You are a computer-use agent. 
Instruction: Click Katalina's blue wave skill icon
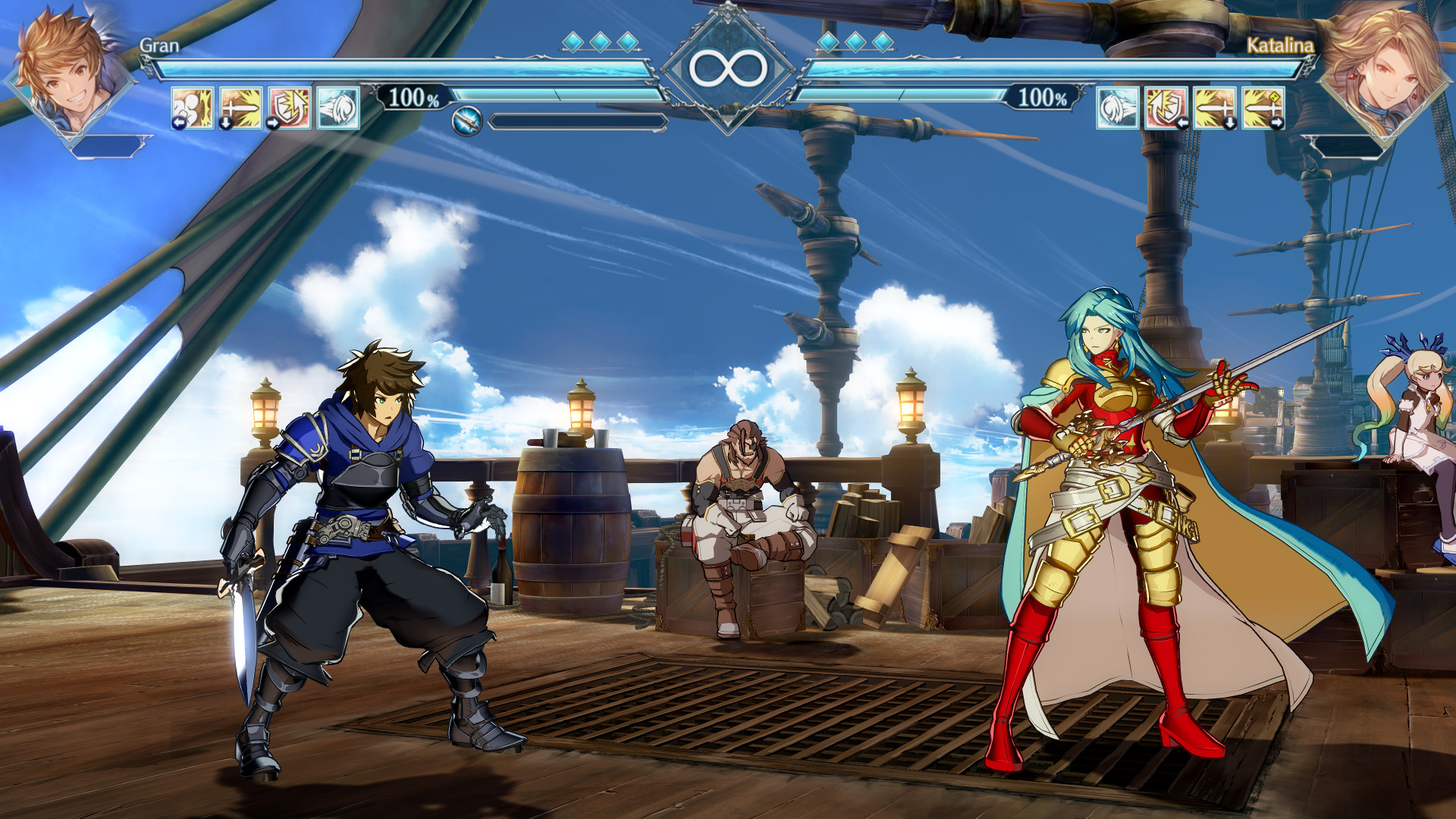pyautogui.click(x=1117, y=106)
